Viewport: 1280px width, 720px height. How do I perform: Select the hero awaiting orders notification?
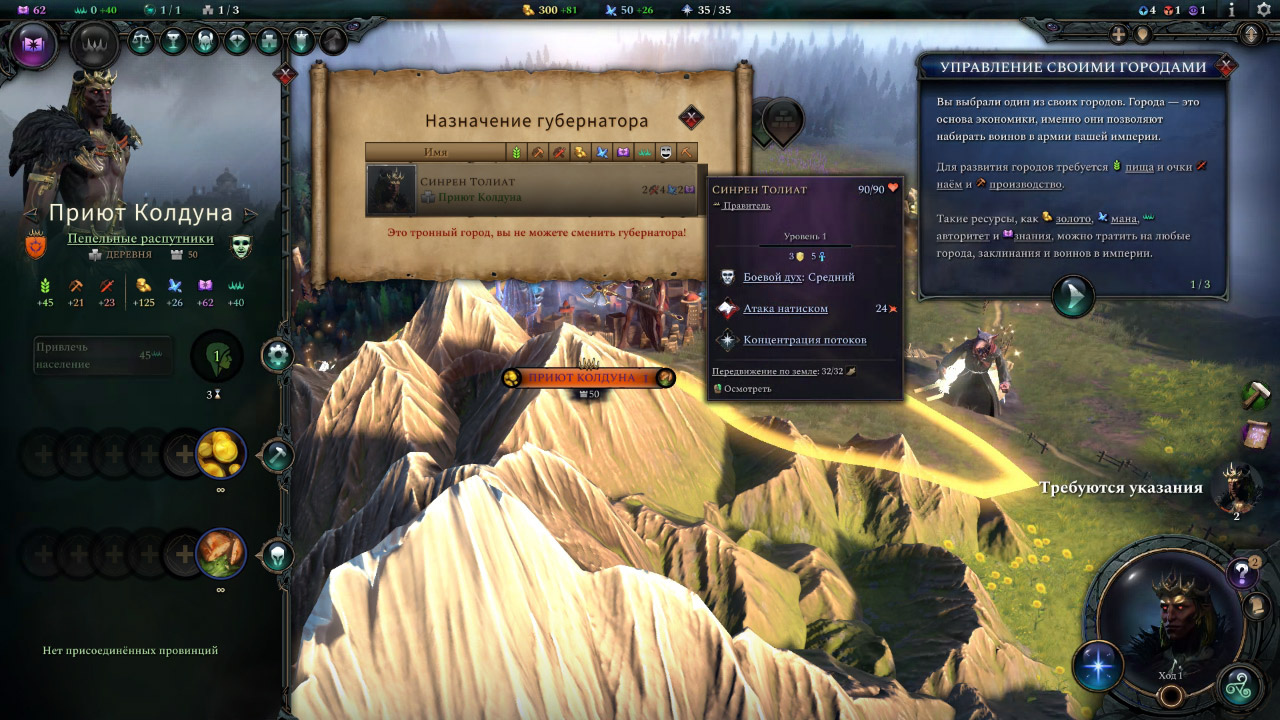pyautogui.click(x=1236, y=487)
